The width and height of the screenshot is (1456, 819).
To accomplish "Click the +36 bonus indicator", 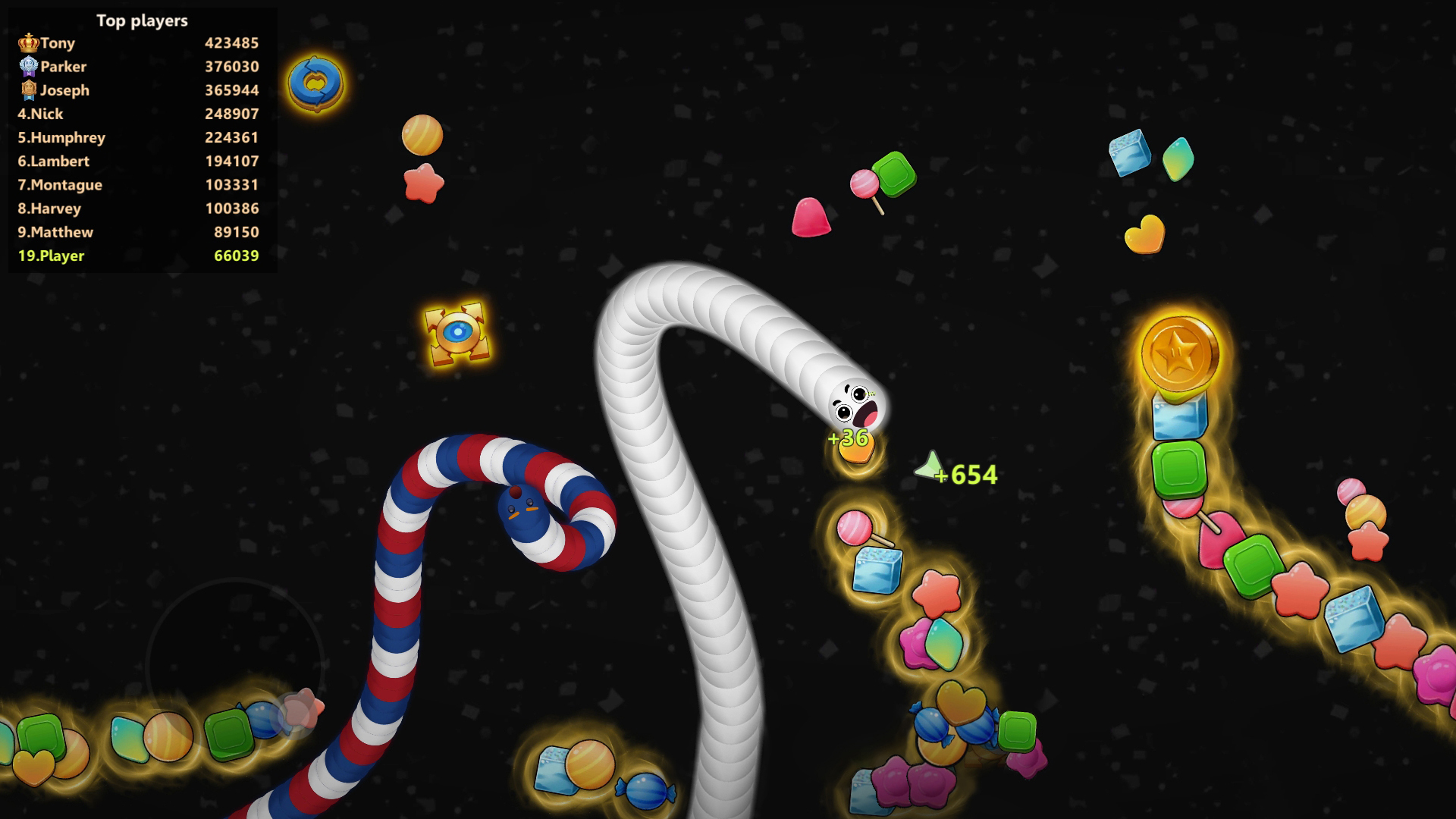I will click(847, 438).
